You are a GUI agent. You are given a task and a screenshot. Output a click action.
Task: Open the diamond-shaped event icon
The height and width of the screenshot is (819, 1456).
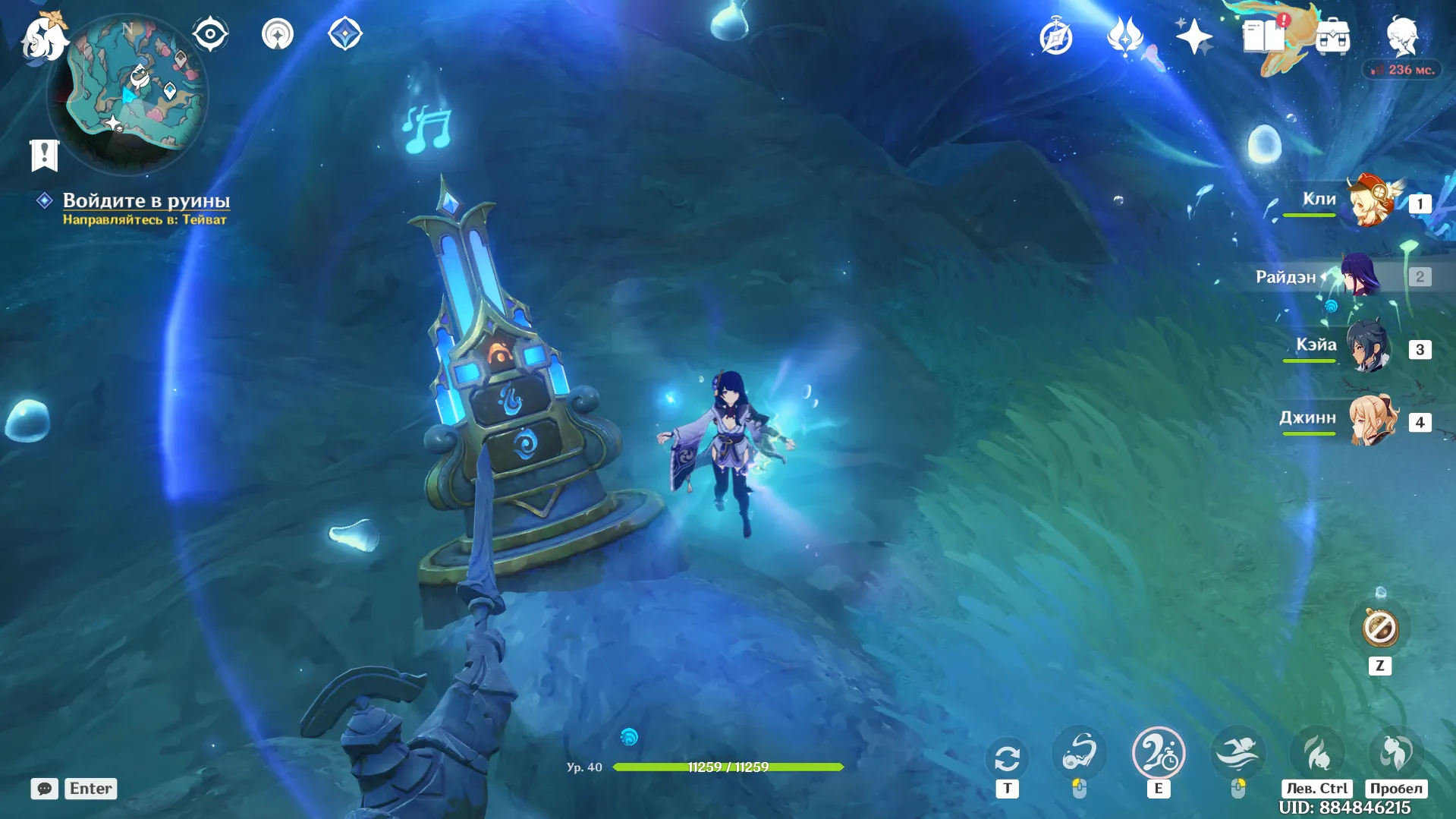(x=345, y=34)
